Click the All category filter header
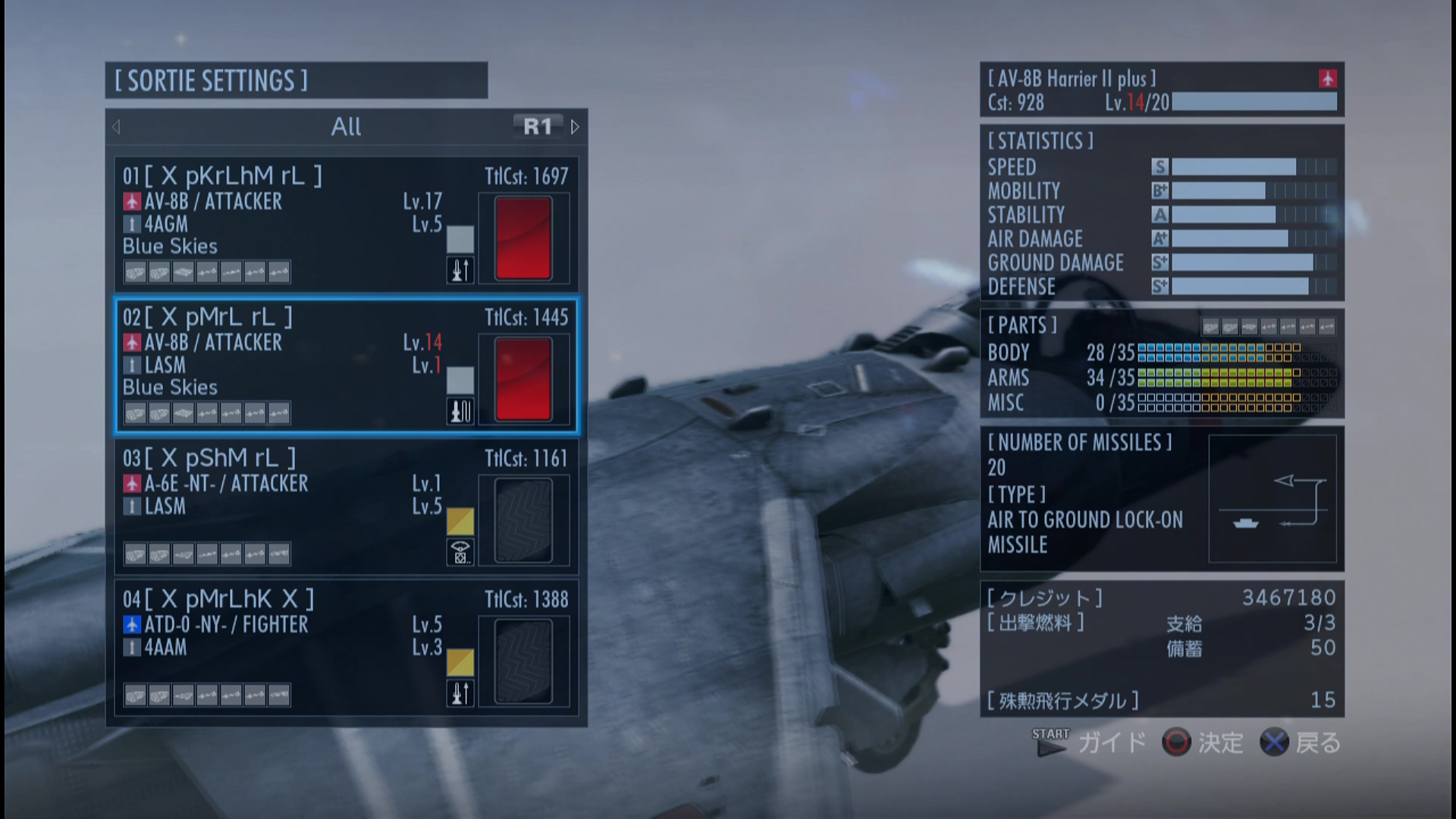Viewport: 1456px width, 819px height. click(x=346, y=127)
